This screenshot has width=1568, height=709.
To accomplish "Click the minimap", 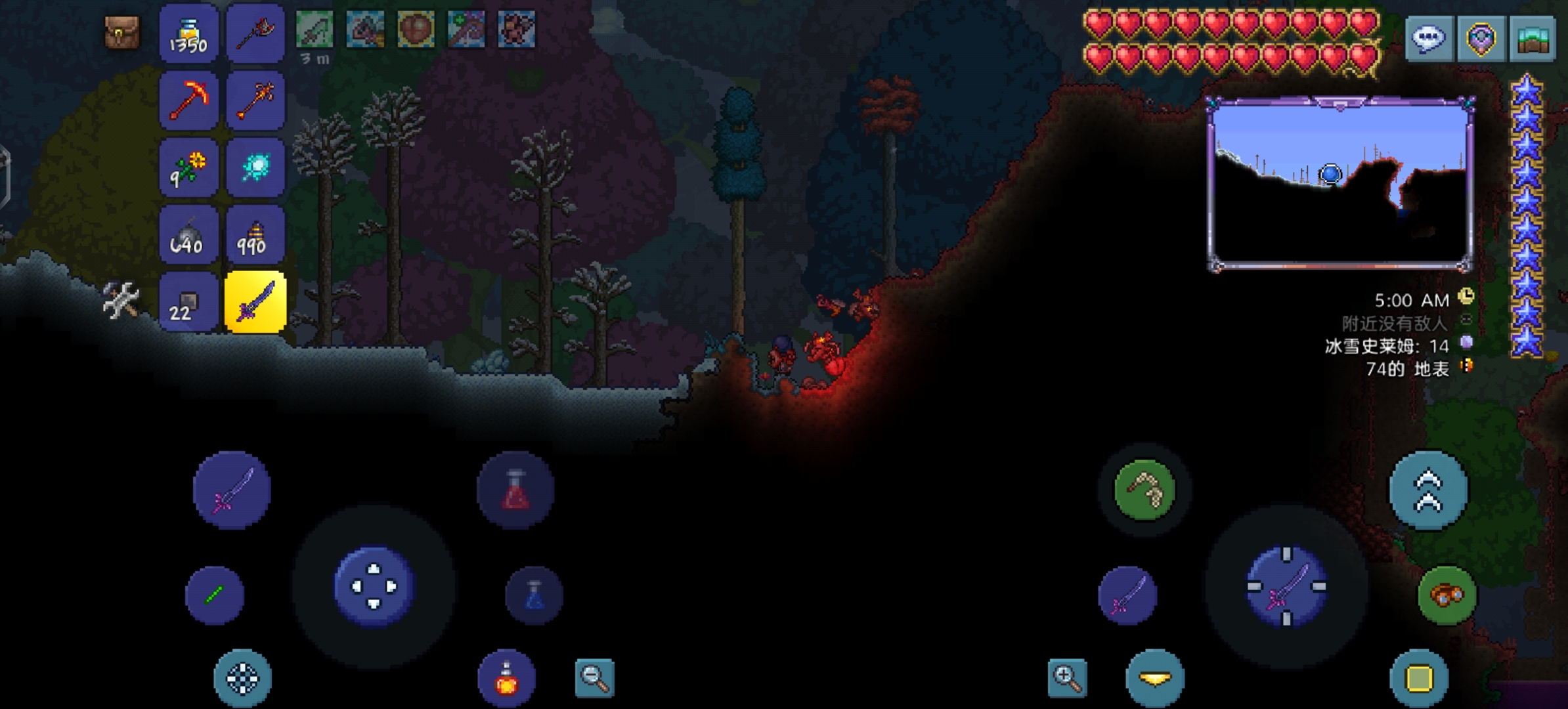I will click(1339, 184).
